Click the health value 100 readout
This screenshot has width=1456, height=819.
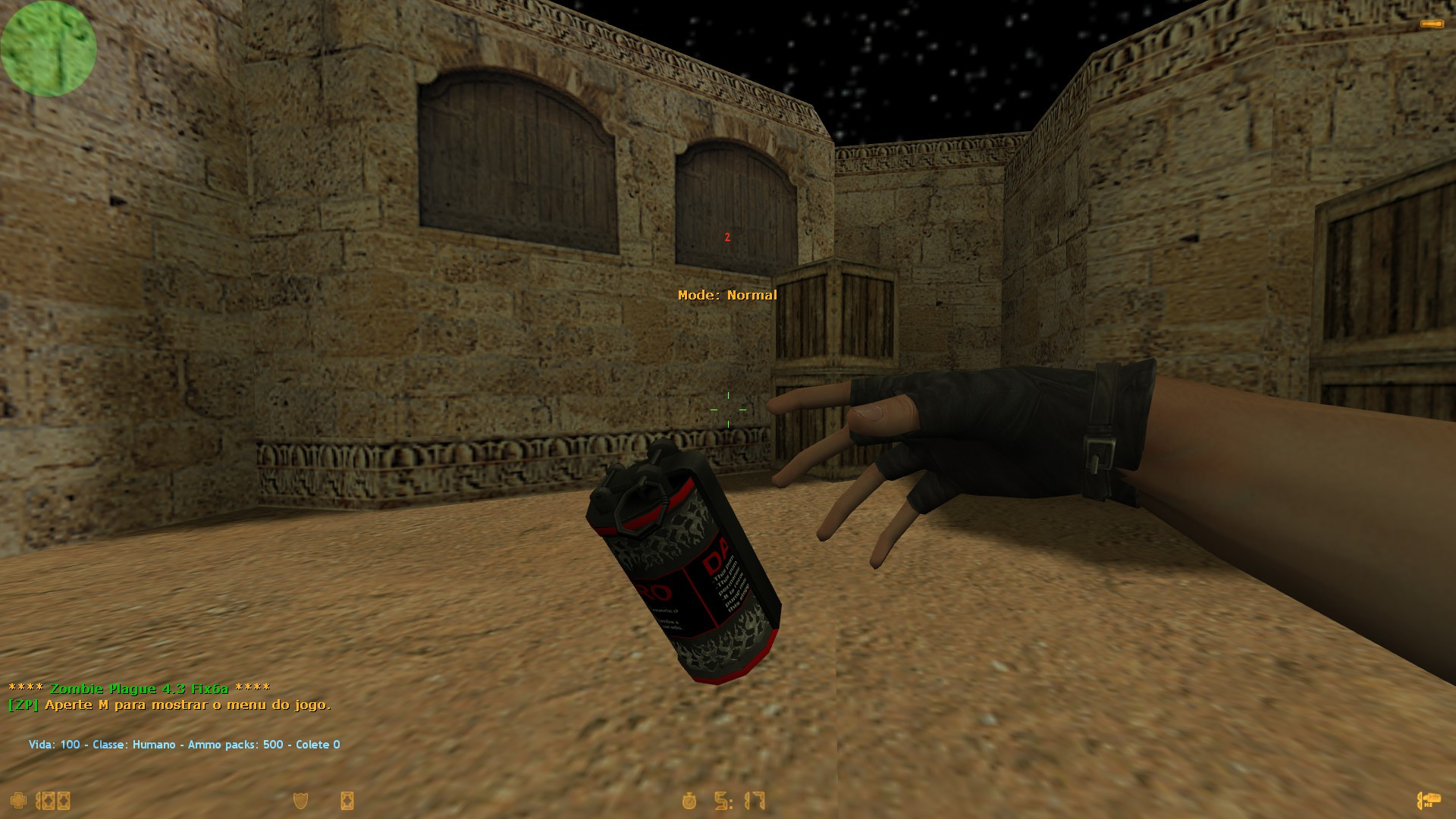(53, 800)
